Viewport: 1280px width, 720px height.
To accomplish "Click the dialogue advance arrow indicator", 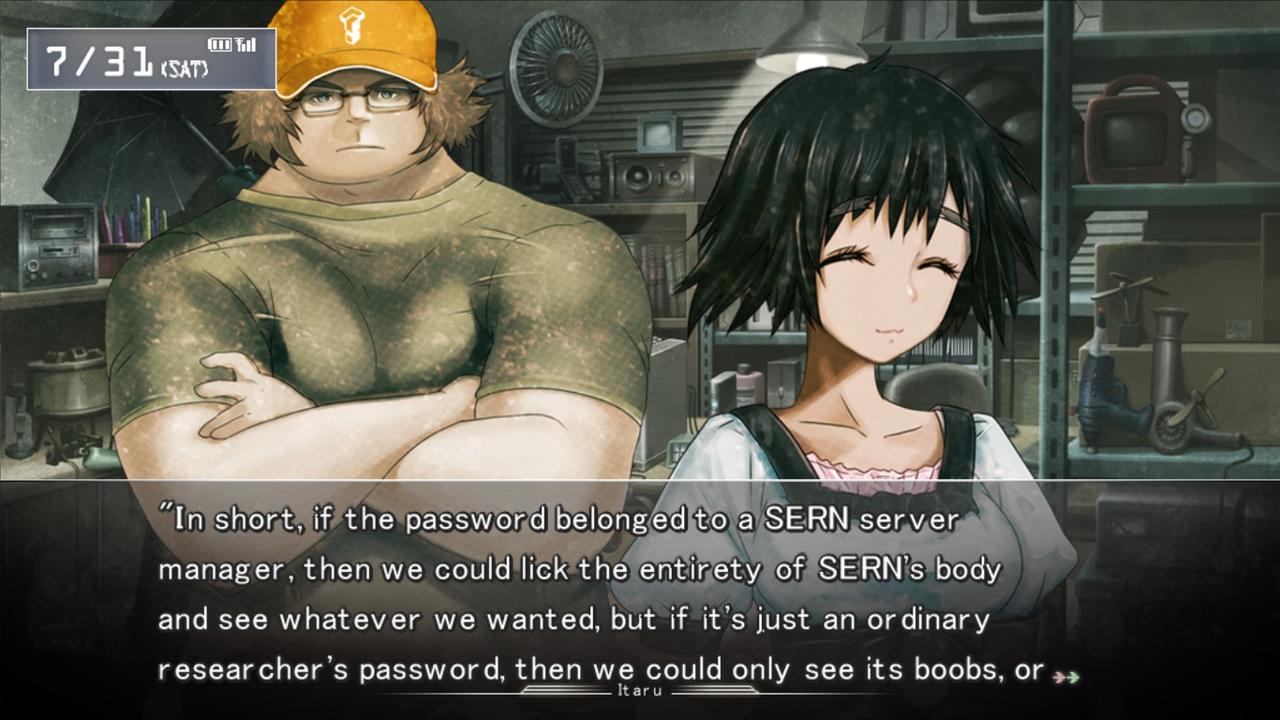I will 1066,677.
